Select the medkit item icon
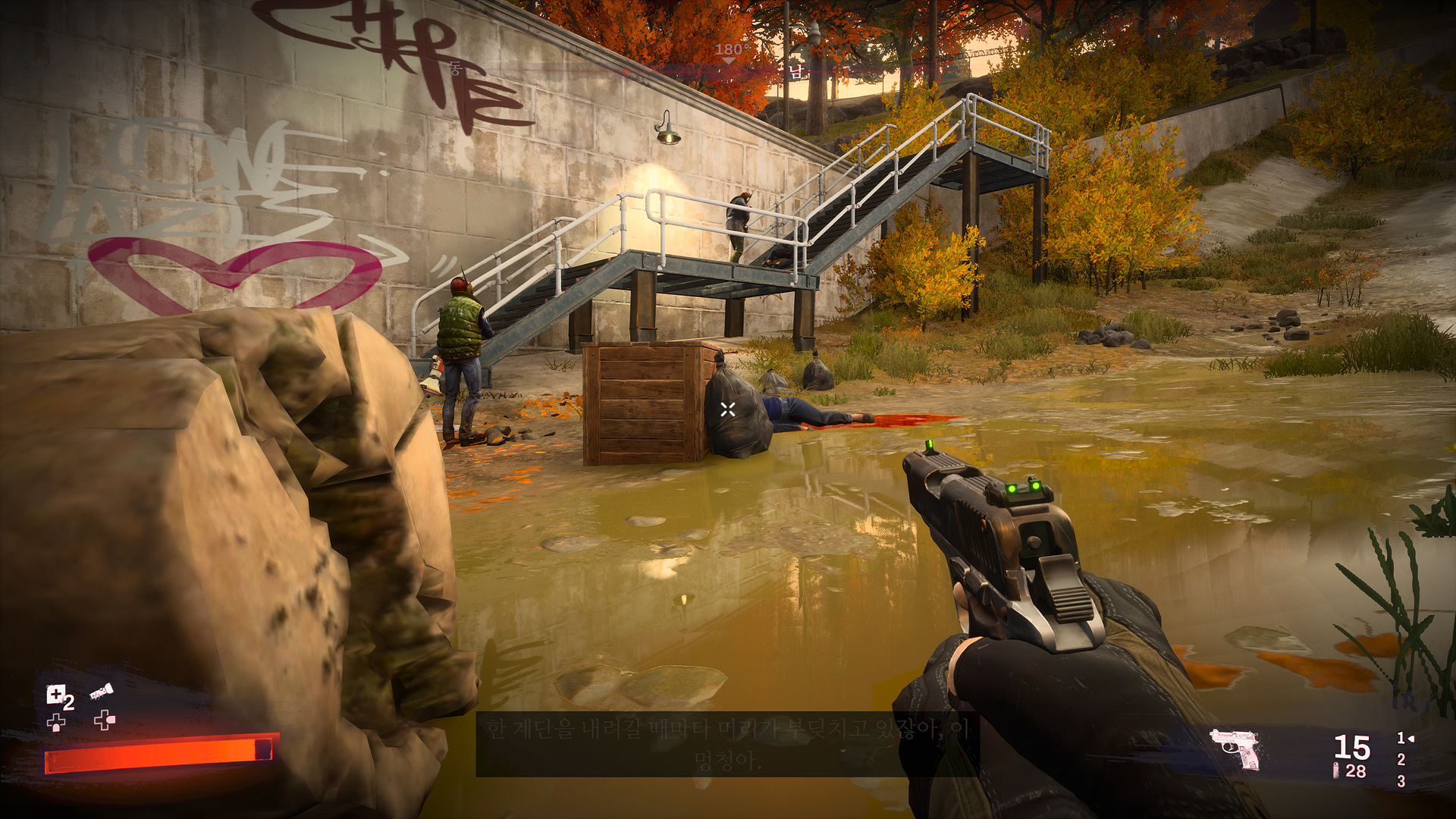1456x819 pixels. pyautogui.click(x=56, y=694)
